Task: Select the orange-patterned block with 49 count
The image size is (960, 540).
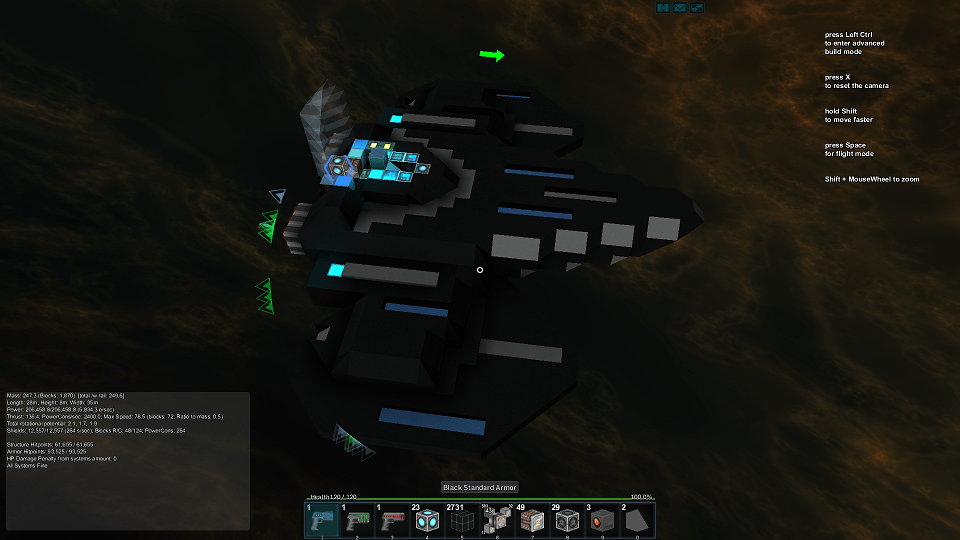Action: click(532, 520)
